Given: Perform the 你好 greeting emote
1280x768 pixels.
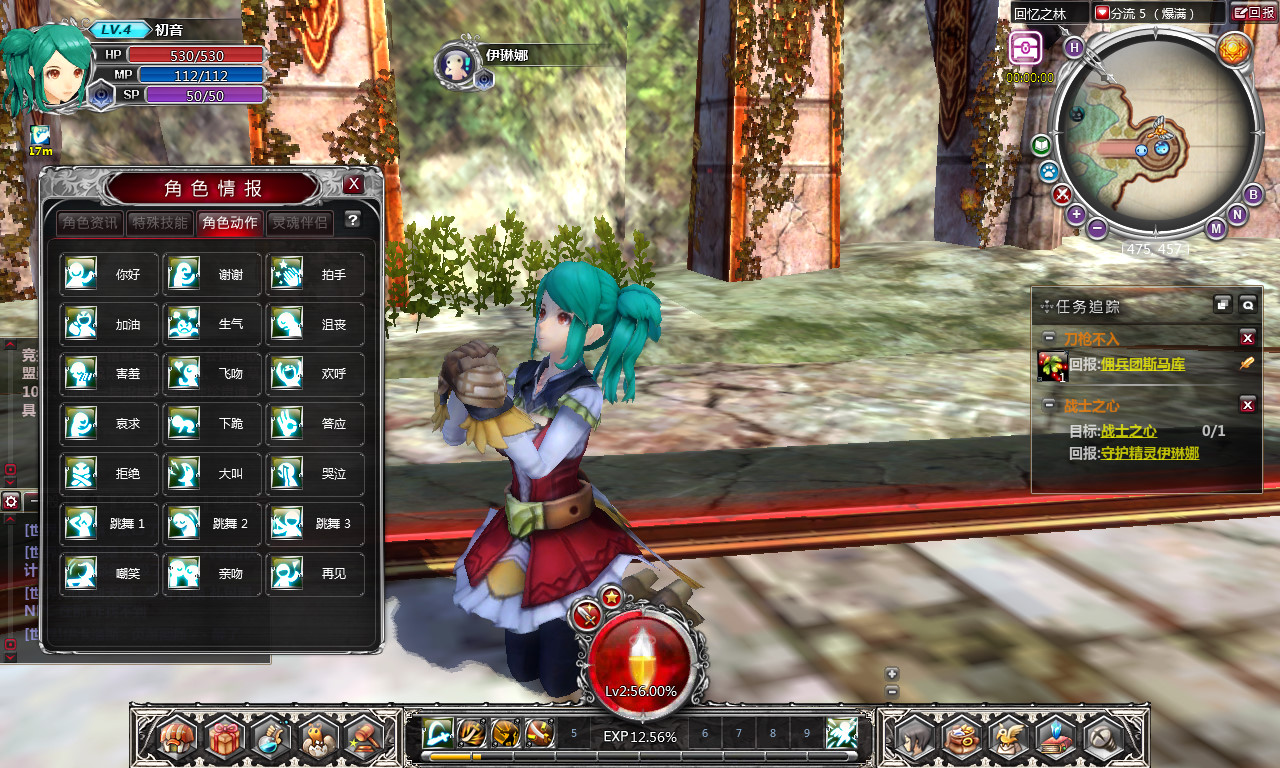Looking at the screenshot, I should coord(109,274).
